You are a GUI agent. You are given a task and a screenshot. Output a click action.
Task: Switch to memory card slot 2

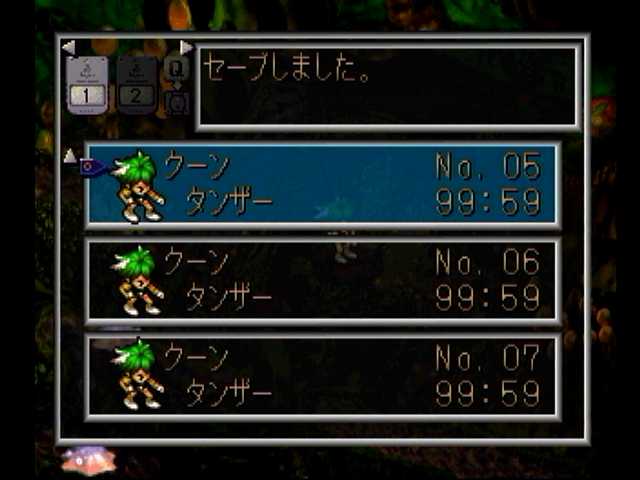pos(137,84)
